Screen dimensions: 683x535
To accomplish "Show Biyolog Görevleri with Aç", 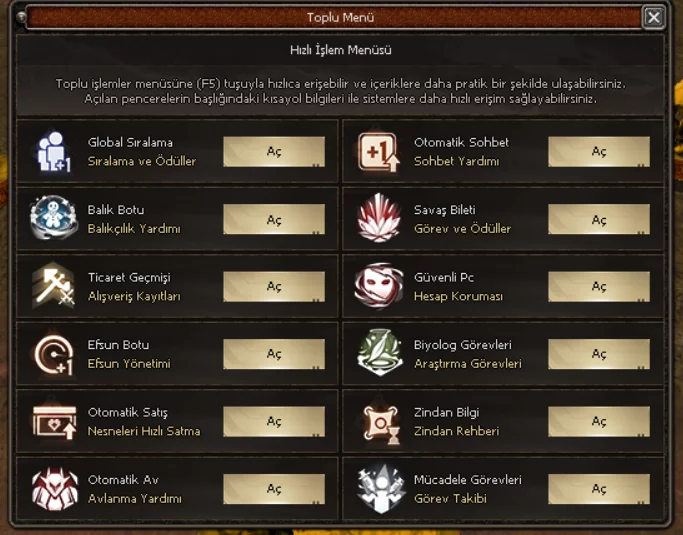I will pyautogui.click(x=599, y=354).
